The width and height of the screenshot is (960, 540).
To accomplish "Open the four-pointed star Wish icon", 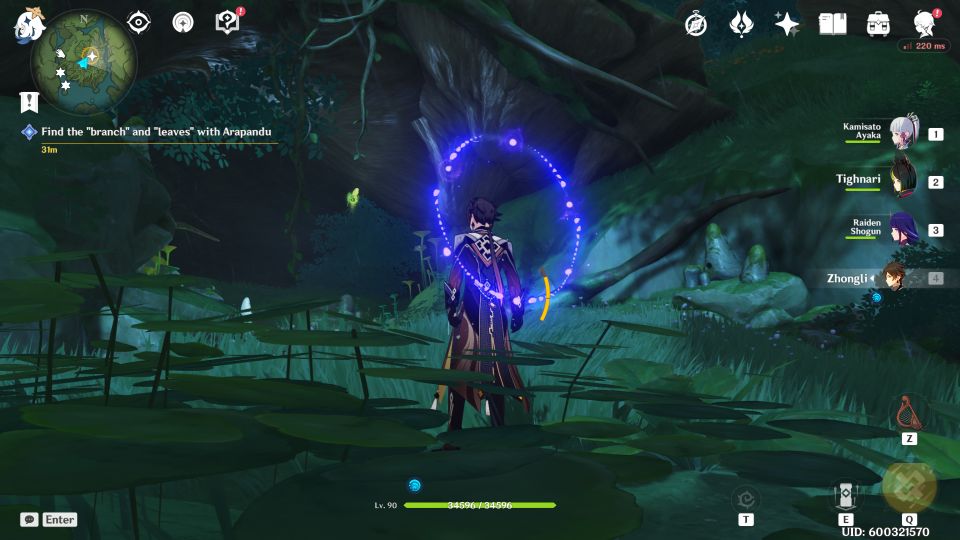I will coord(787,24).
